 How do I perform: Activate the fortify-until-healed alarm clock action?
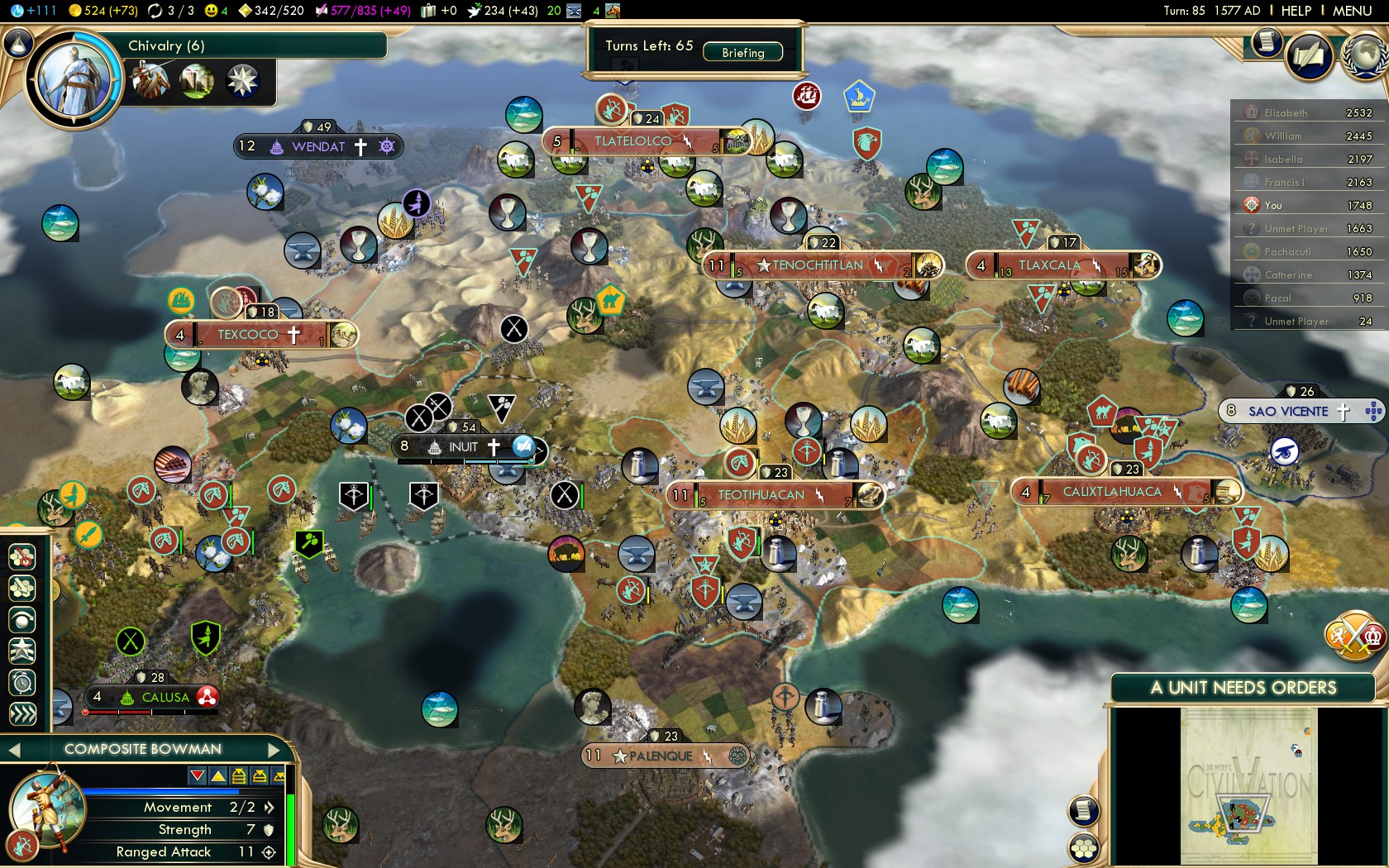[22, 683]
